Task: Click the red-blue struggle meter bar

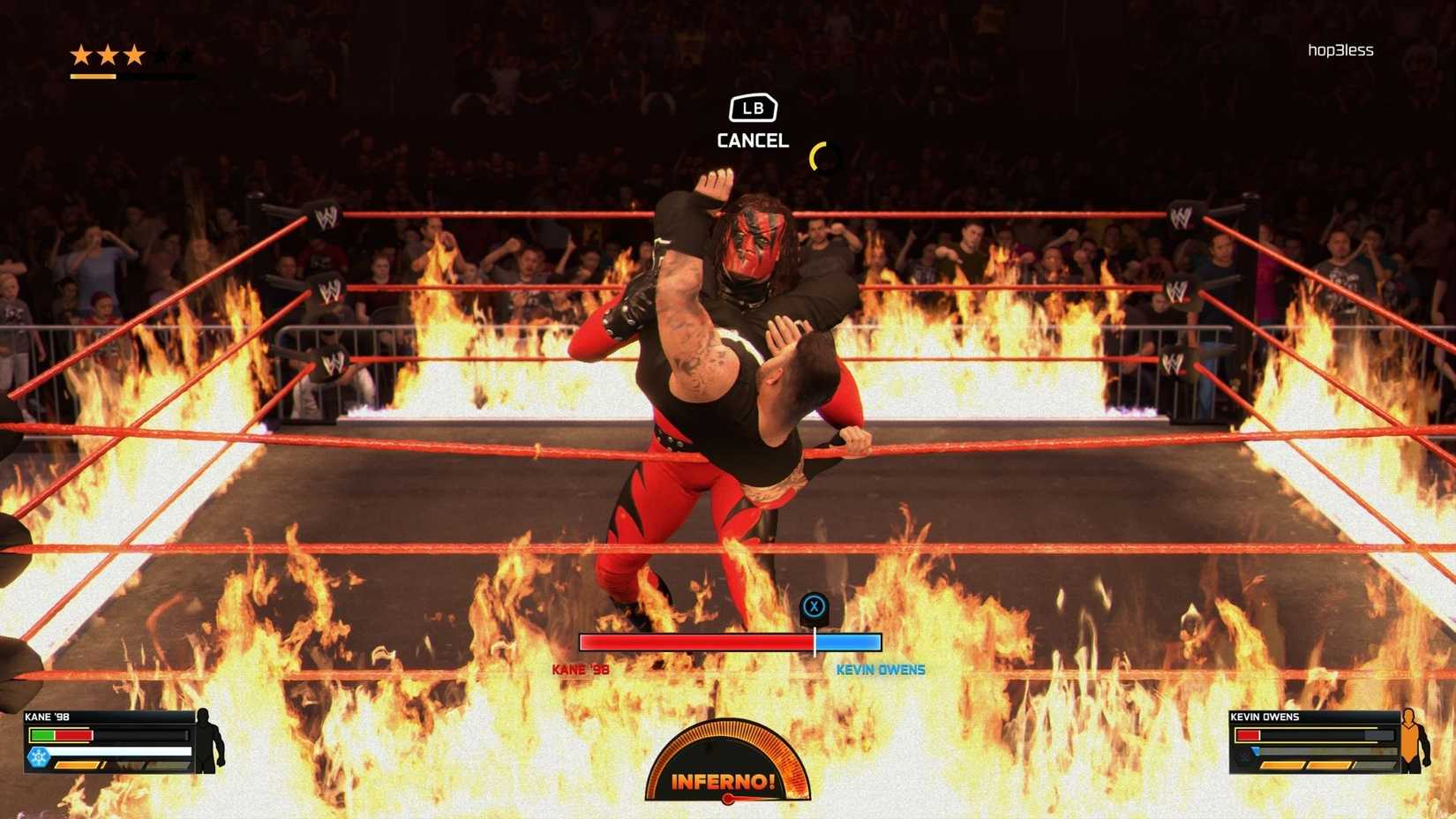Action: pos(730,642)
